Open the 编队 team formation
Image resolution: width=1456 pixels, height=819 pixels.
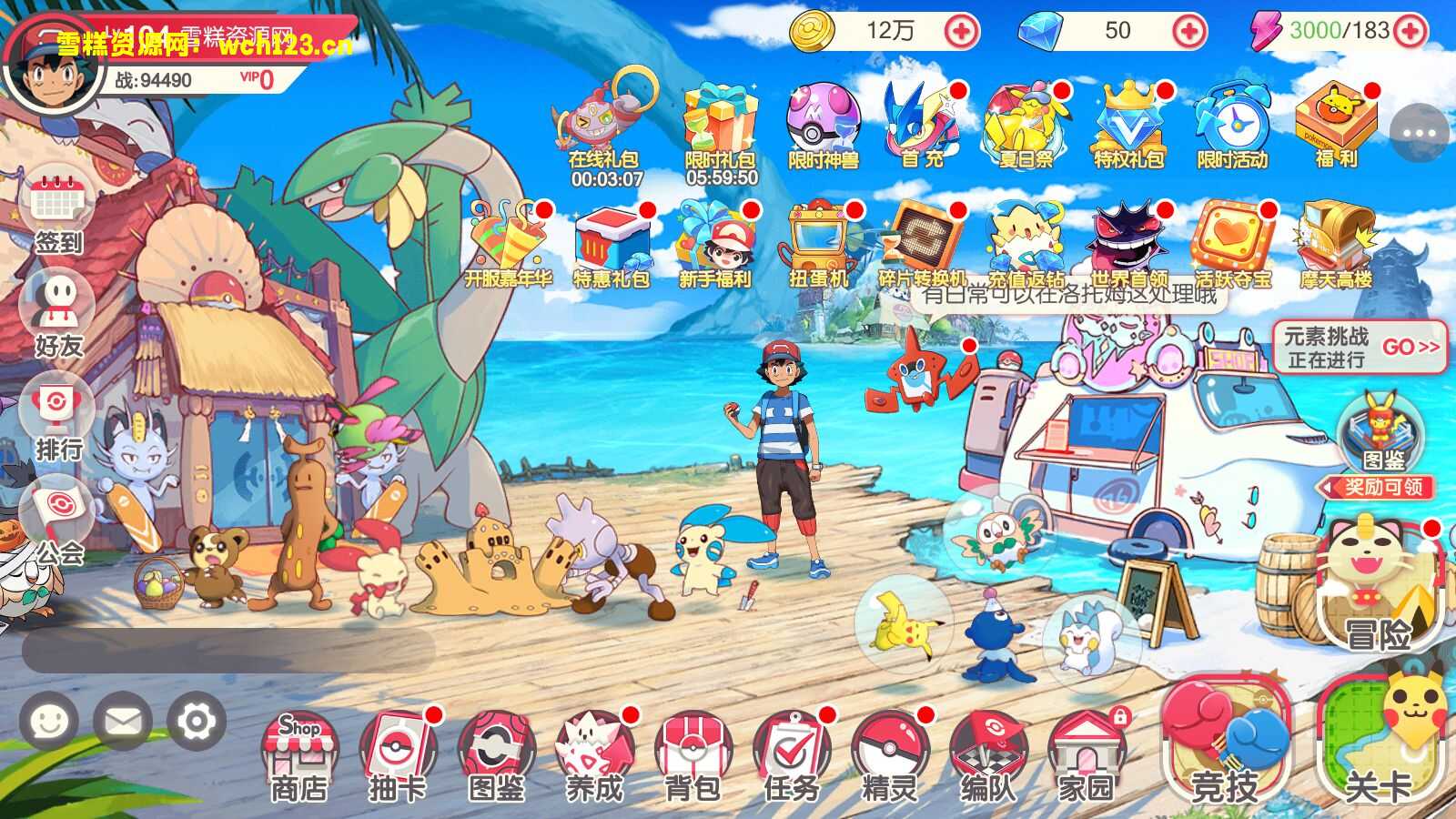click(988, 755)
